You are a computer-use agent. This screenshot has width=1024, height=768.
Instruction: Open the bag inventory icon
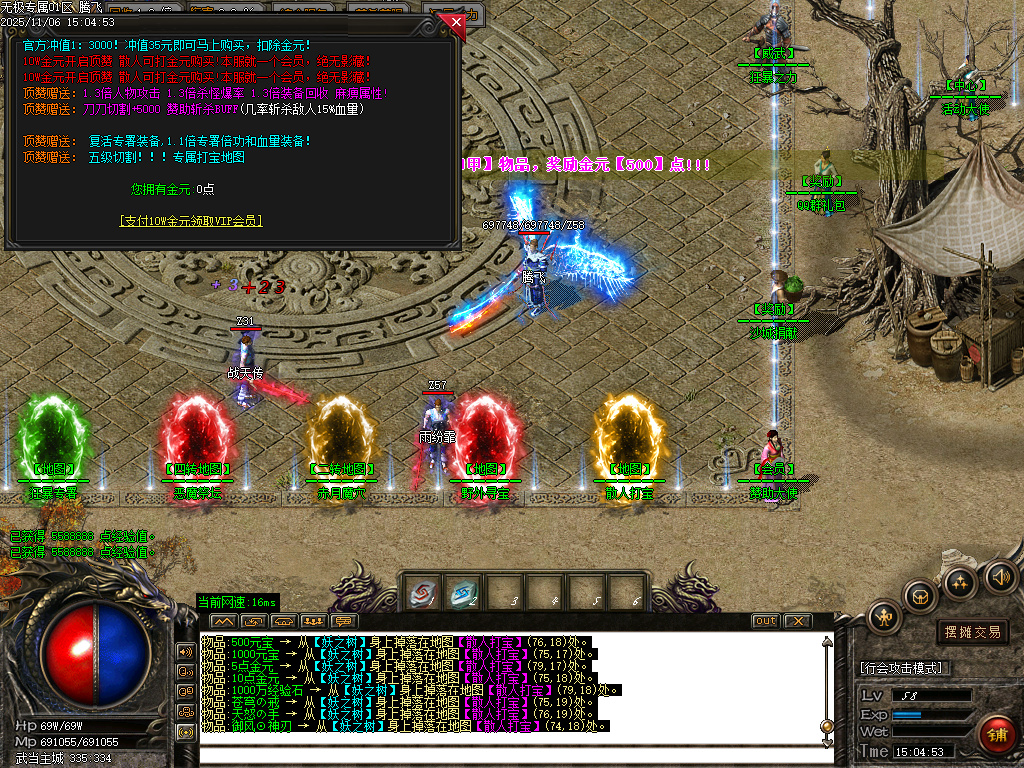[919, 596]
